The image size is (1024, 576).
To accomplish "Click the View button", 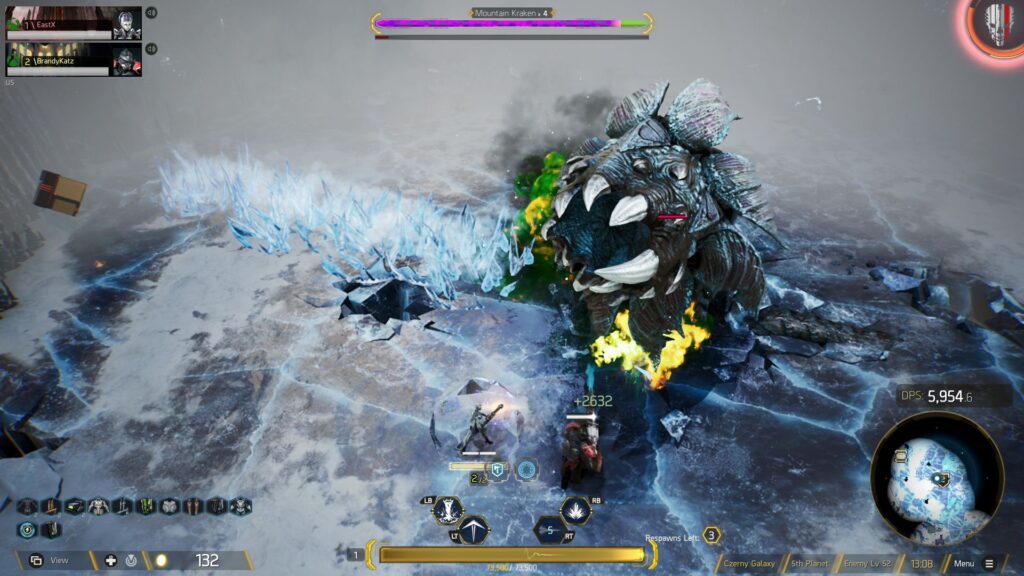I will coord(50,560).
